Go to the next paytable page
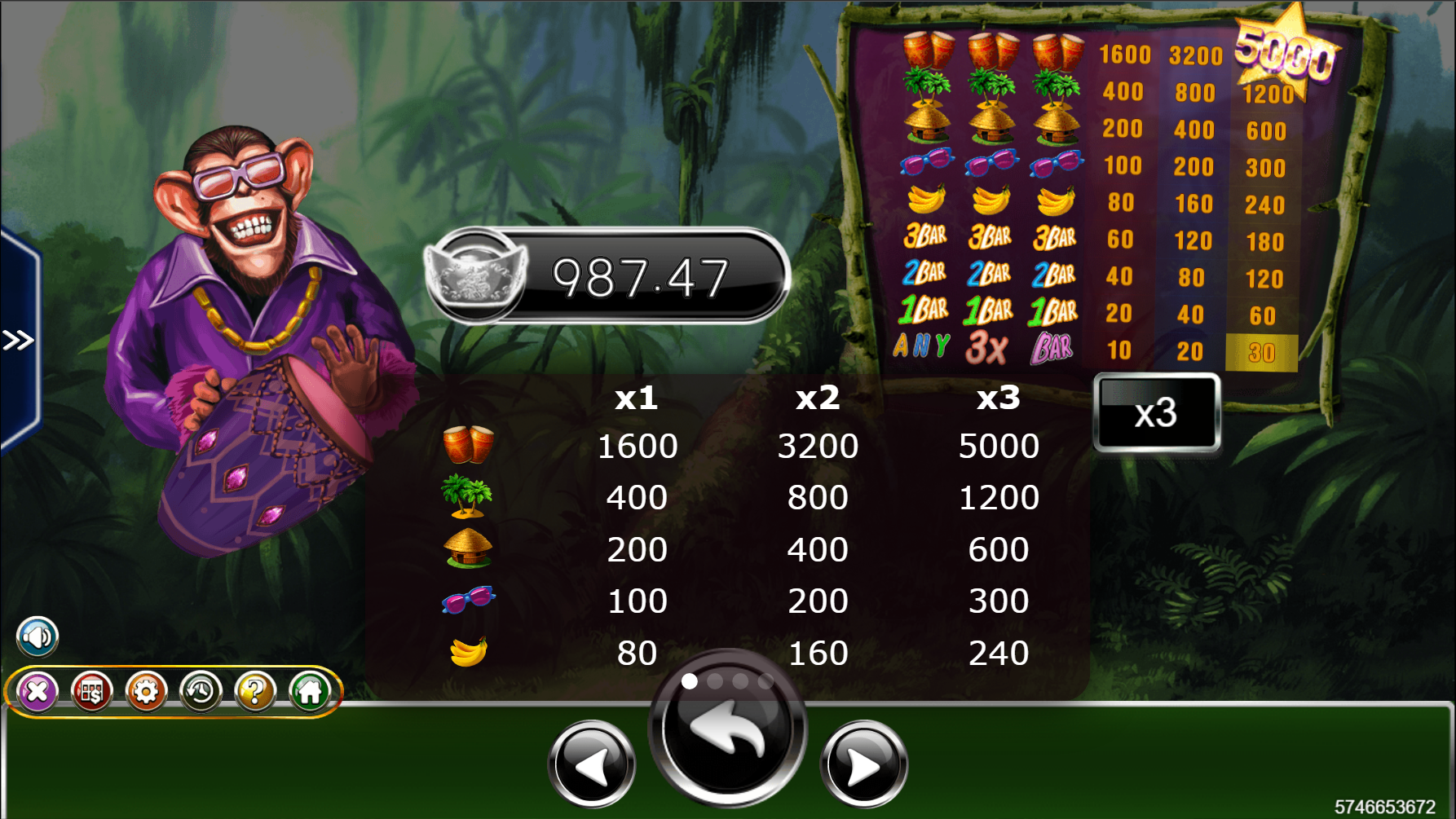The width and height of the screenshot is (1456, 819). (863, 764)
